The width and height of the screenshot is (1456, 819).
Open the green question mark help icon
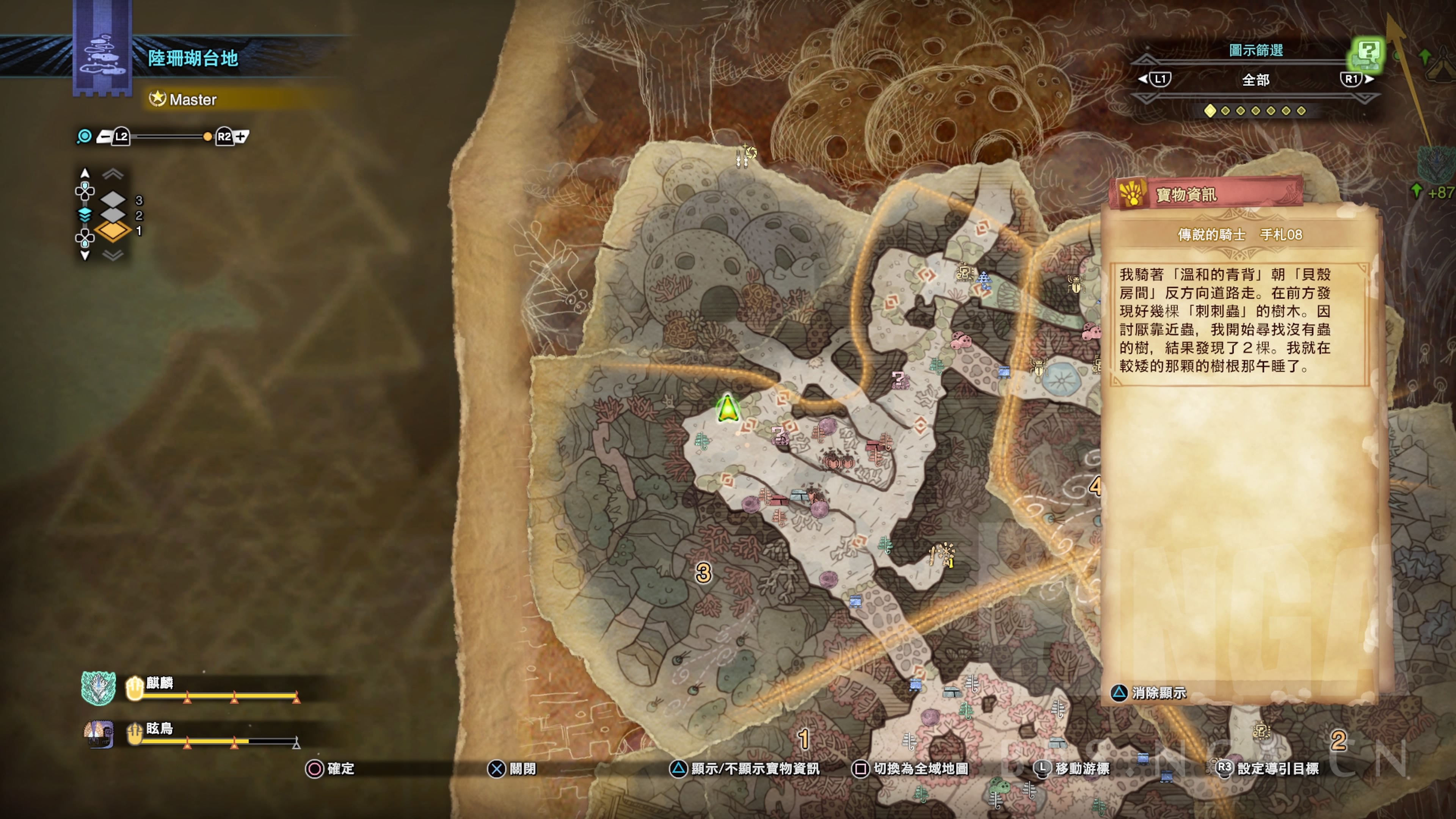coord(1368,54)
